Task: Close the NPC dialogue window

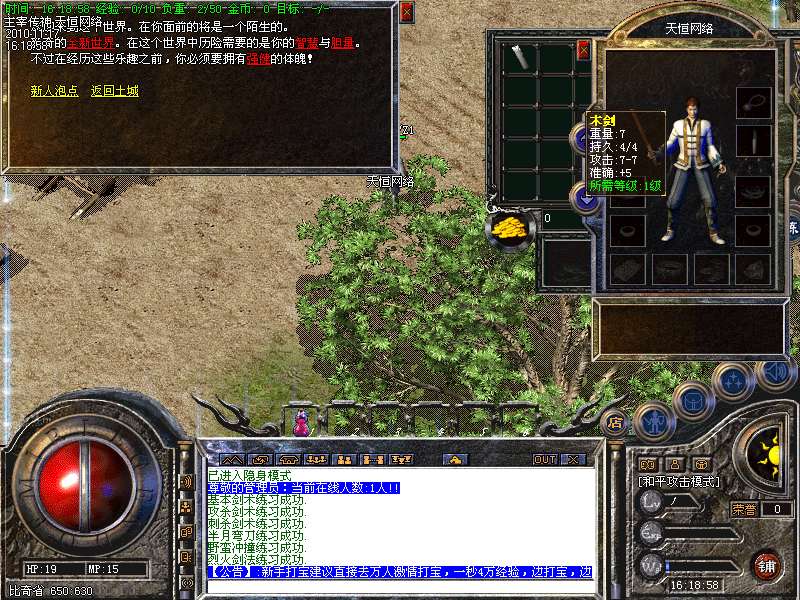Action: 406,12
